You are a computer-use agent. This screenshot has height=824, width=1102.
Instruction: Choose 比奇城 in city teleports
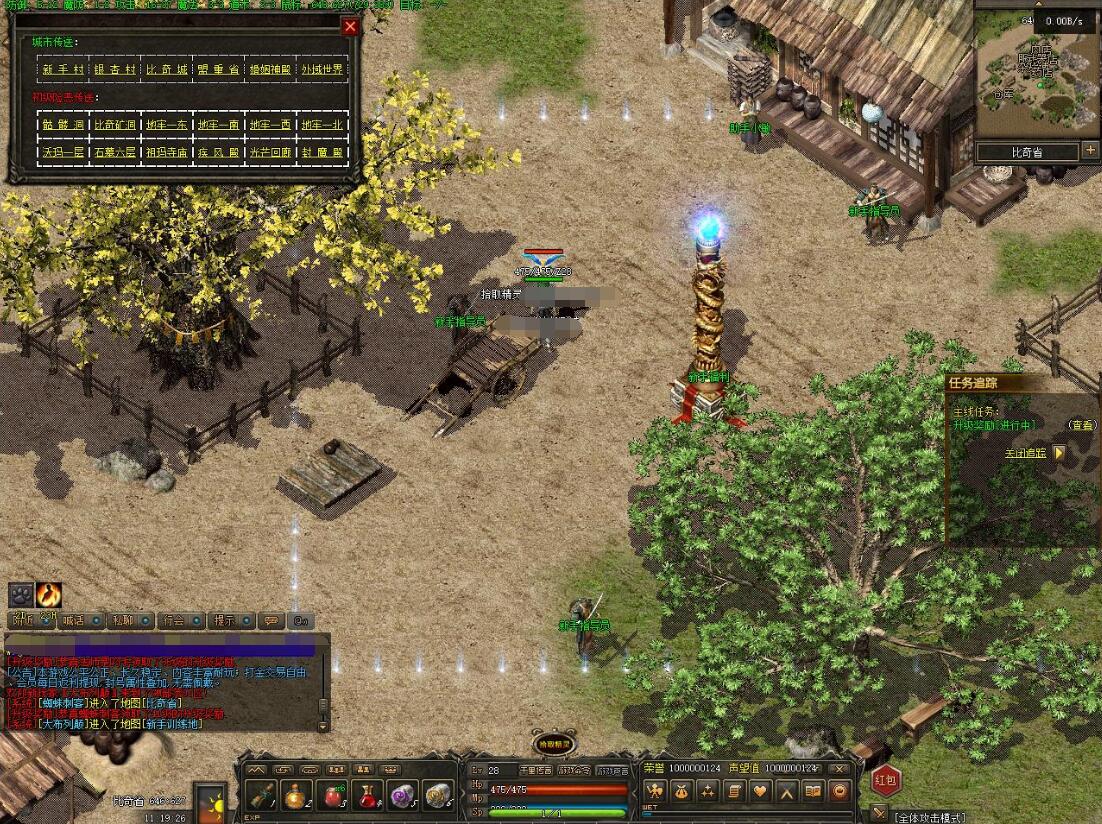[166, 70]
